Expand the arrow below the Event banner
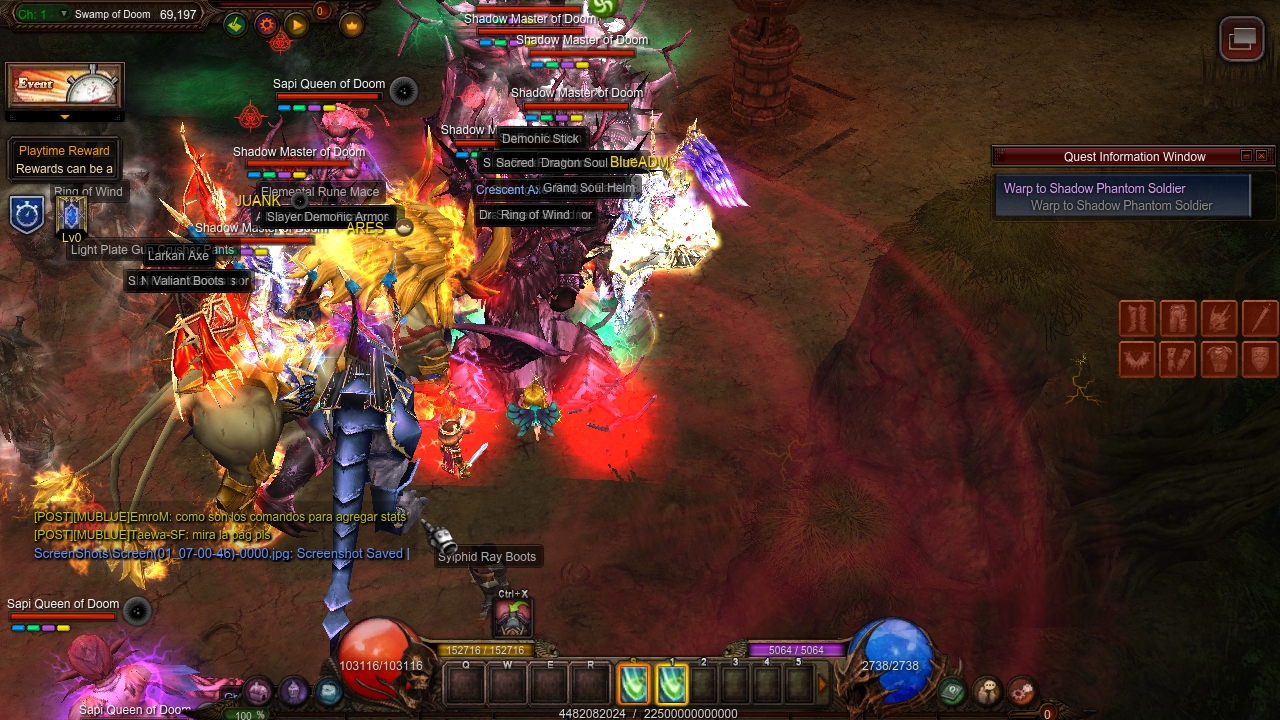The width and height of the screenshot is (1280, 720). [65, 117]
